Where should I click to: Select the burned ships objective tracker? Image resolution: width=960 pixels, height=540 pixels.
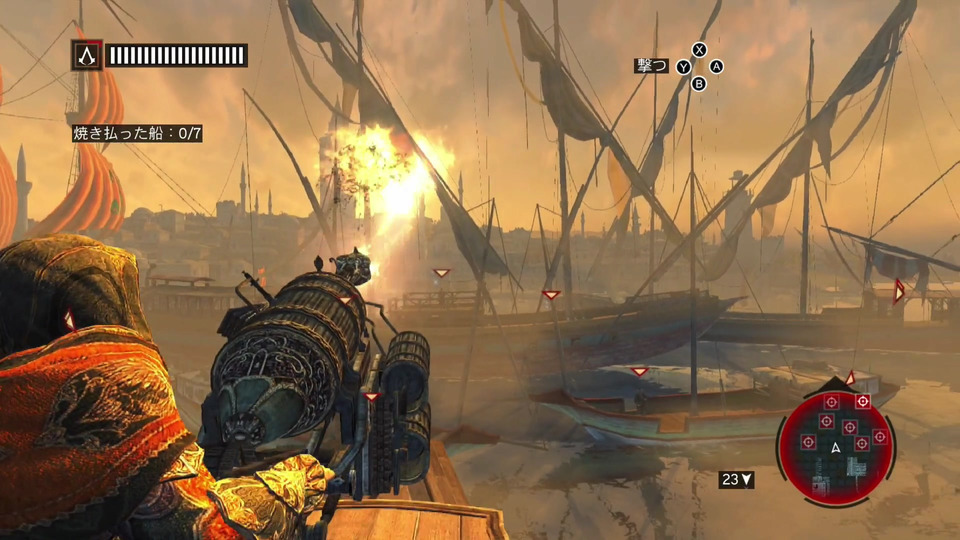click(x=137, y=133)
